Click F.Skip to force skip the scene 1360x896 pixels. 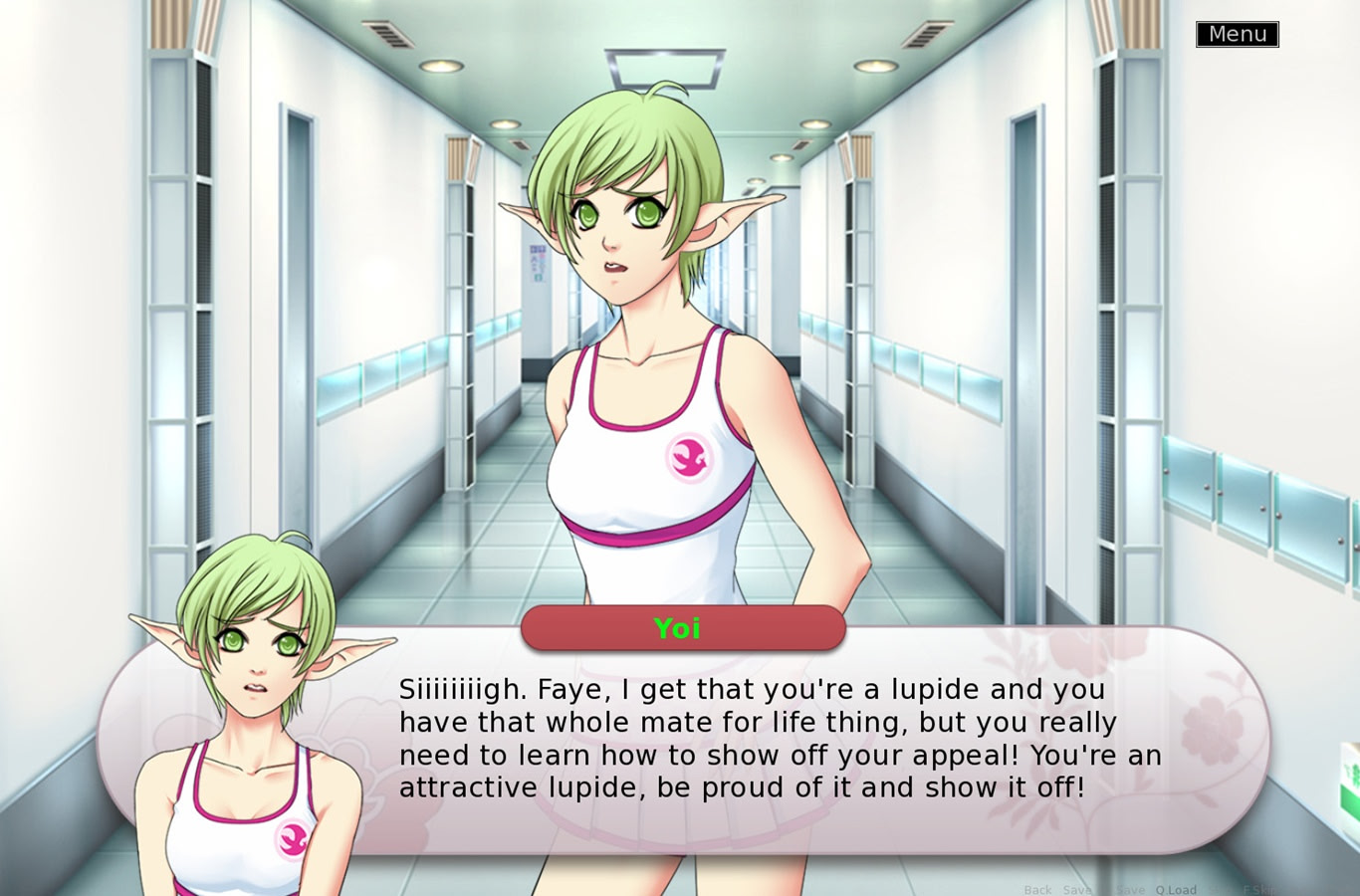(1257, 889)
